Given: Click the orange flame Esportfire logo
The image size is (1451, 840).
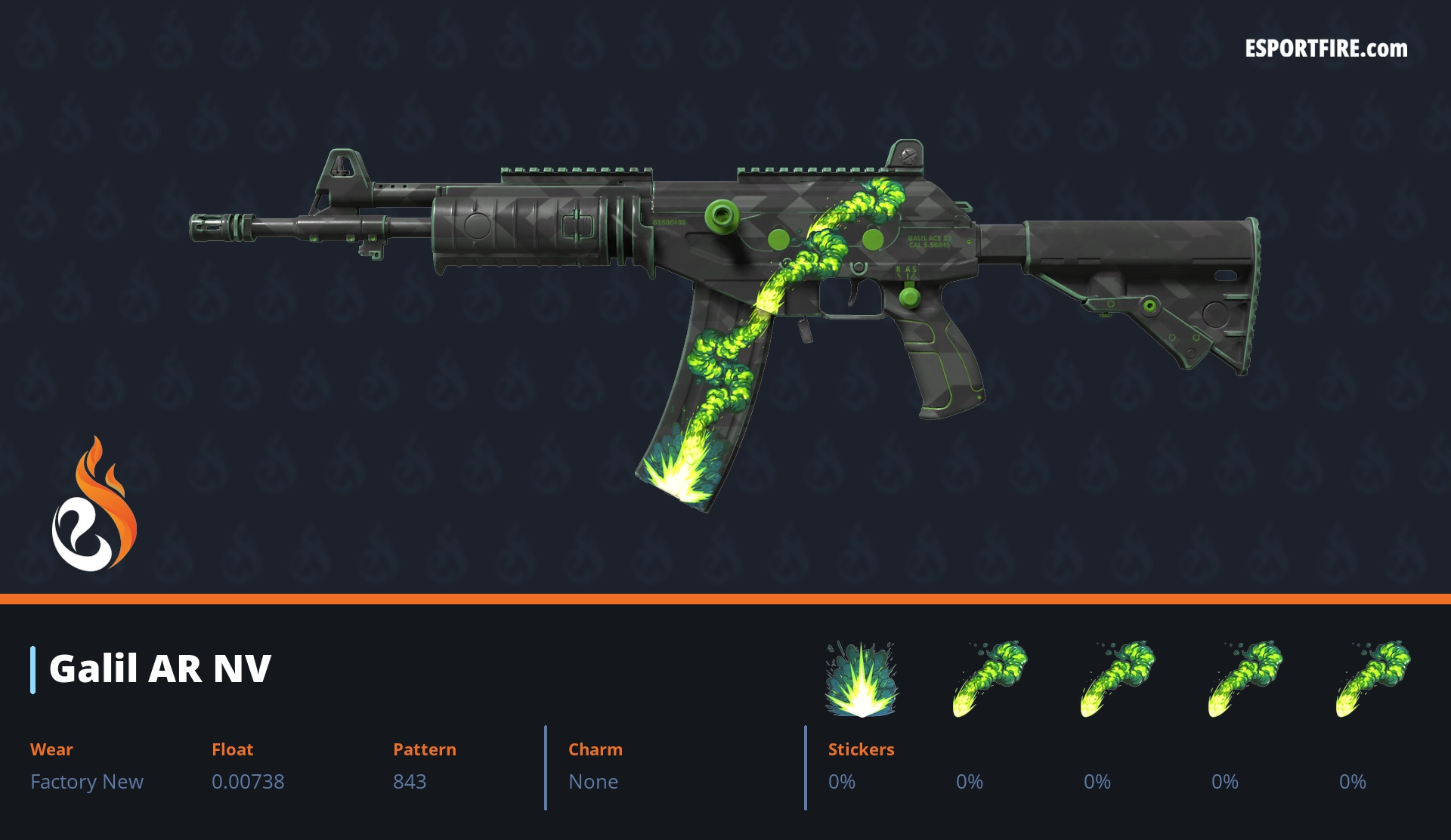Looking at the screenshot, I should (94, 505).
